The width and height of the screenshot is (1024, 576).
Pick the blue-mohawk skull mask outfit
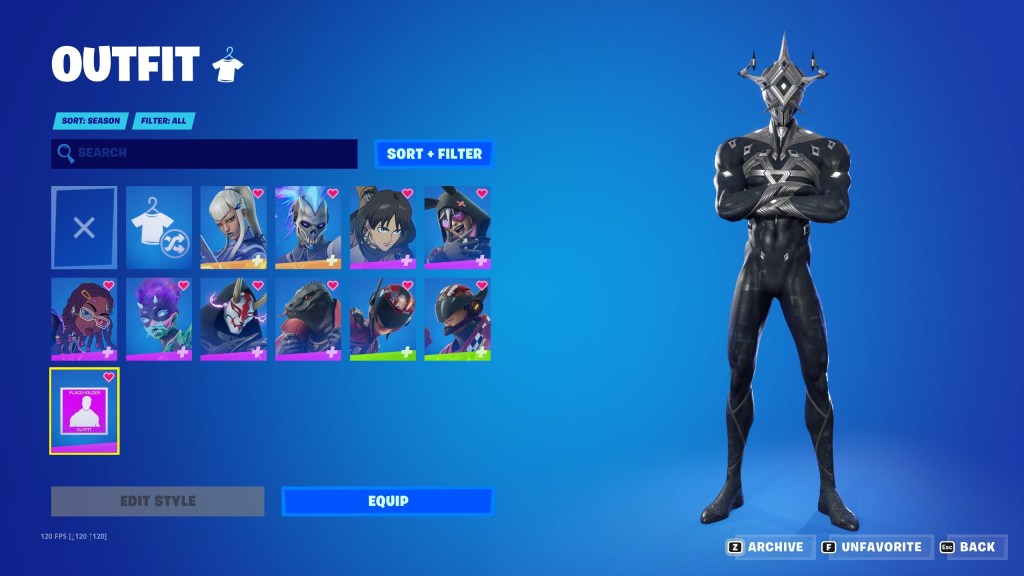coord(308,227)
